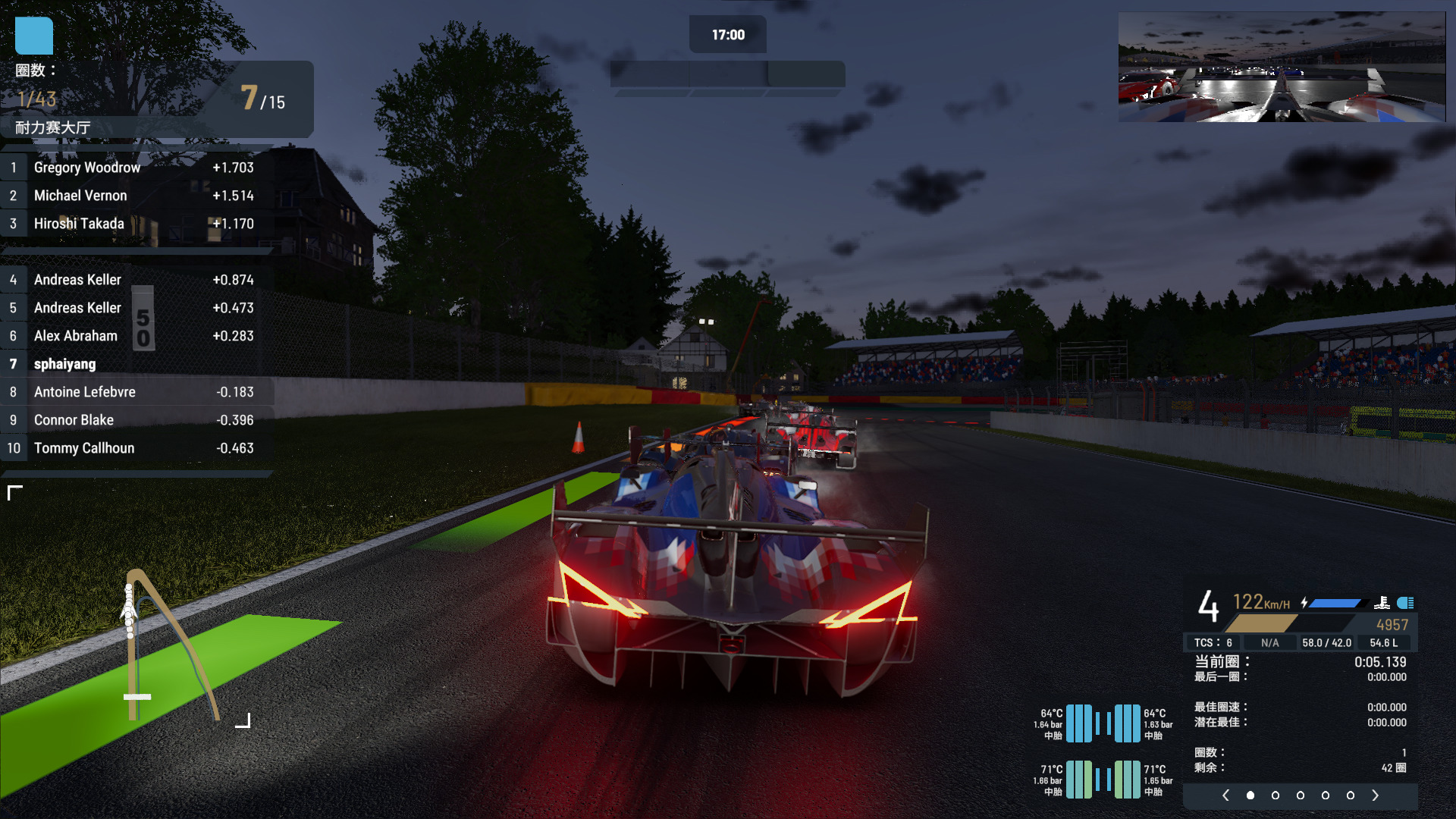Highlight the sphaiyang player row
Image resolution: width=1456 pixels, height=819 pixels.
point(136,364)
